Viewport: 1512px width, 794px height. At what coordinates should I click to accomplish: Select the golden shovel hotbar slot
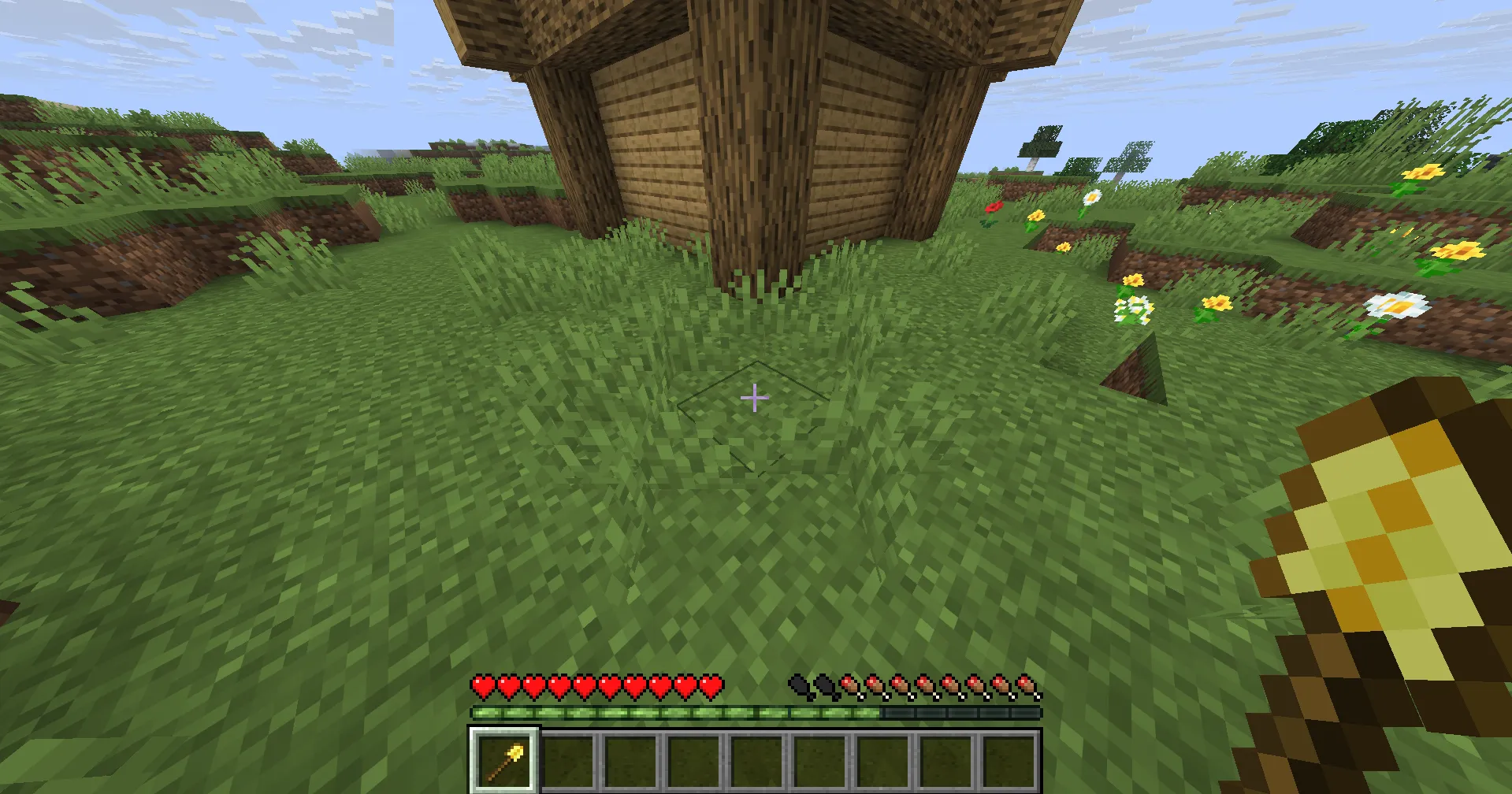click(x=504, y=761)
